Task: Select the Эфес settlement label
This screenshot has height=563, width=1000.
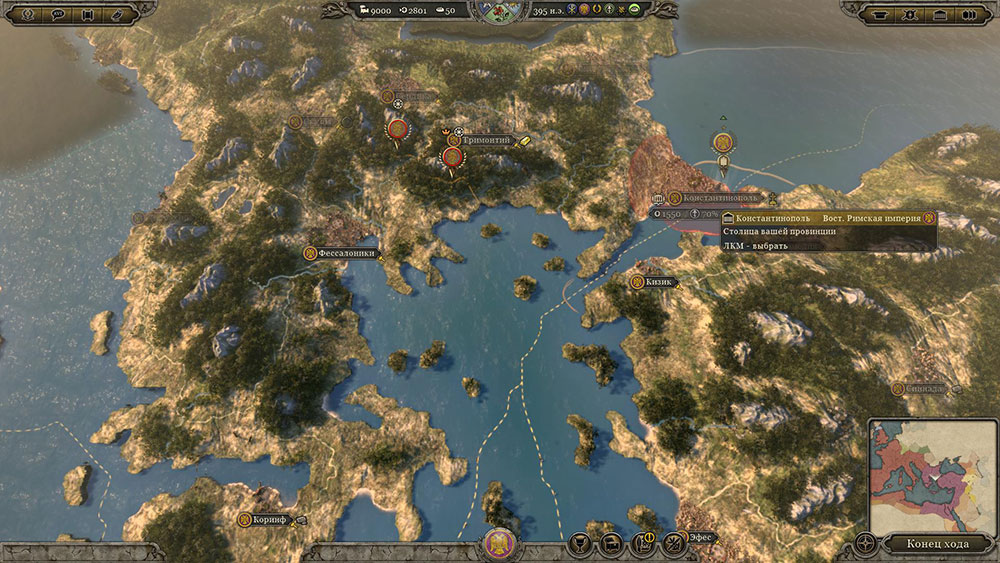Action: 701,538
